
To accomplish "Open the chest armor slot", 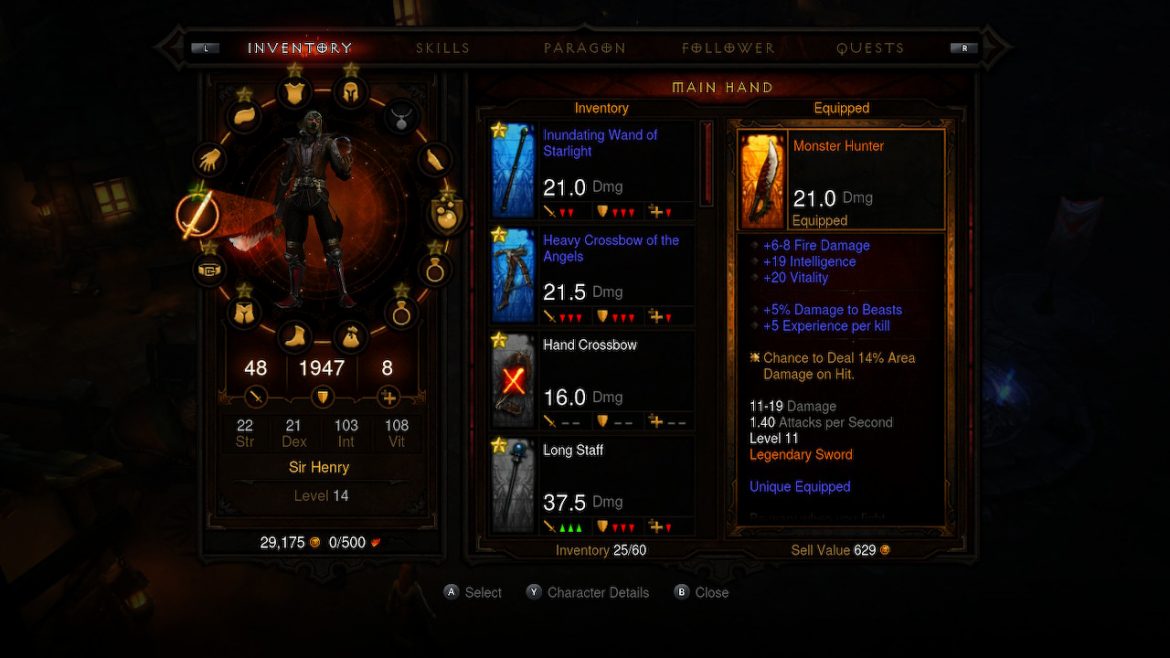I will [294, 93].
